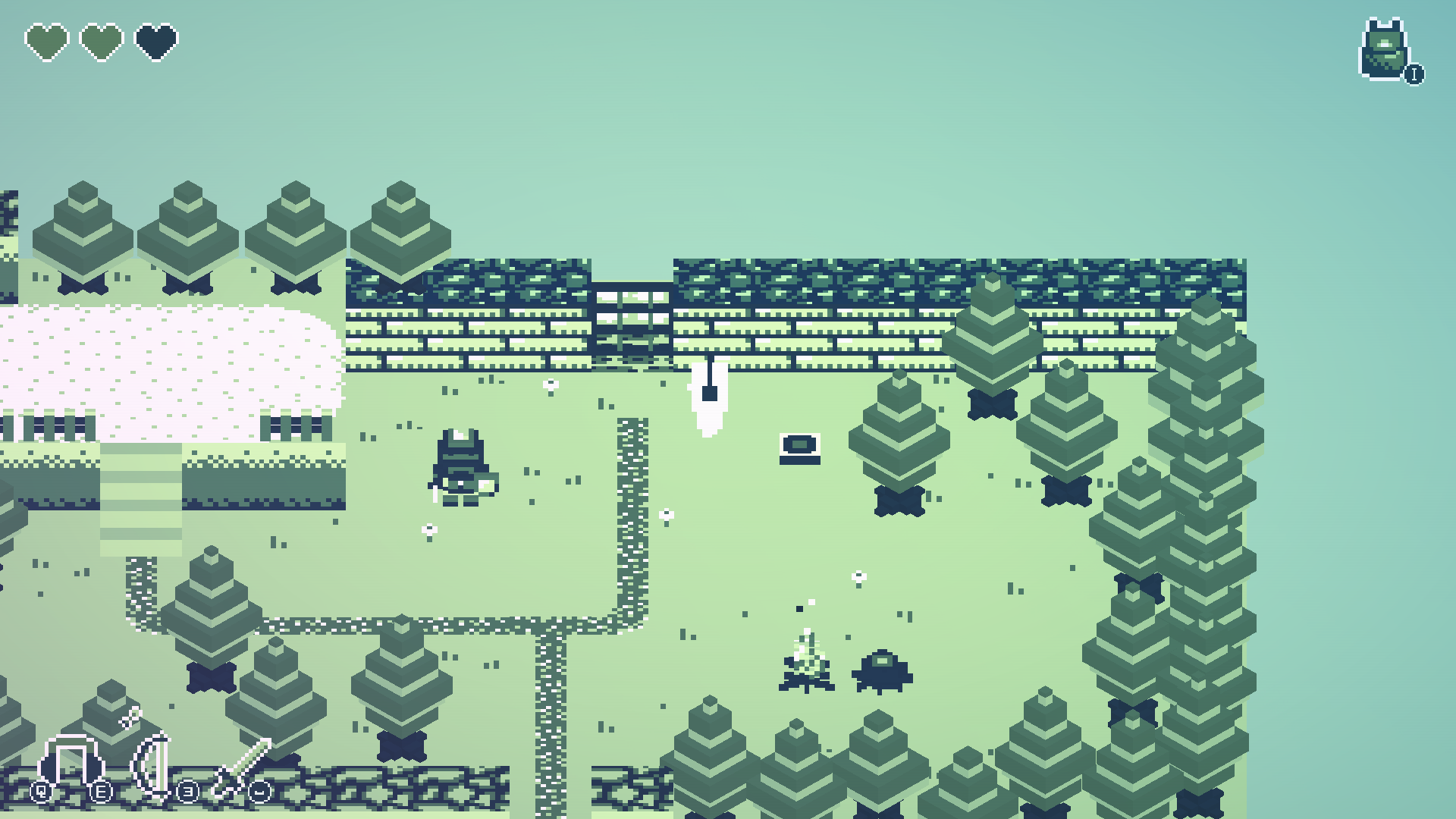Click the arch-shaped item switcher icon

tap(71, 763)
